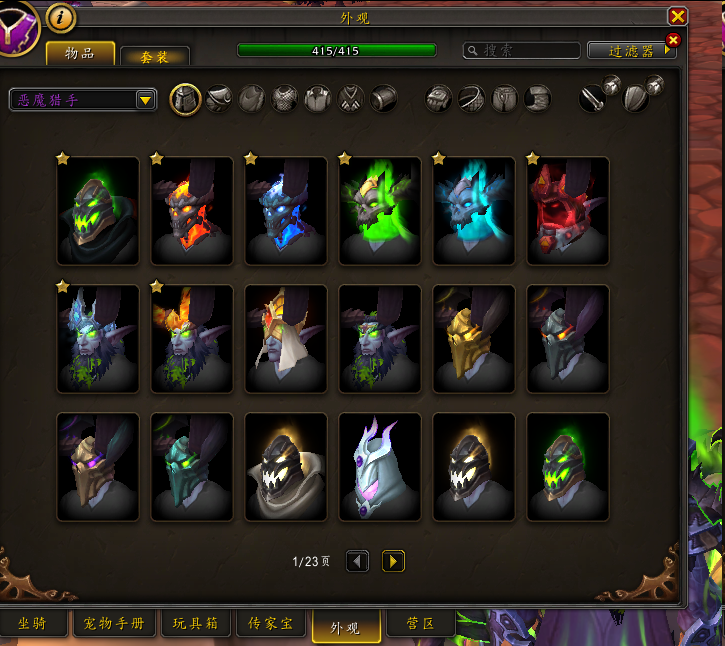Close the Appearances window
The image size is (725, 646).
(x=677, y=16)
